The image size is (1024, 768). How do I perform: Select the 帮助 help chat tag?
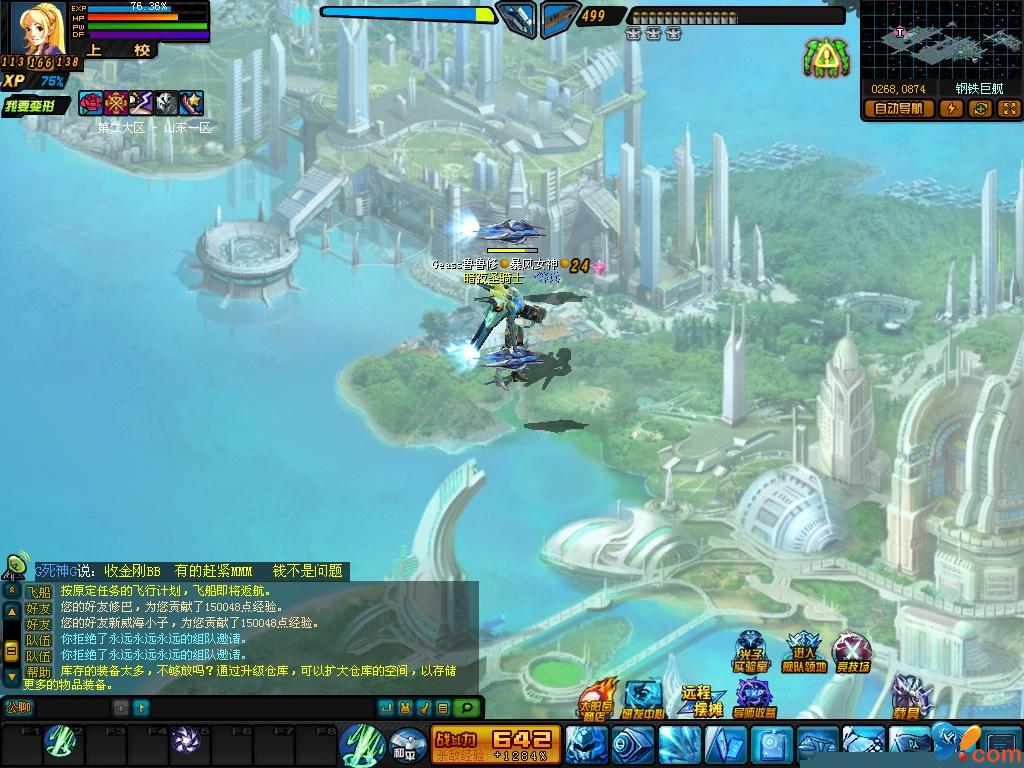pyautogui.click(x=38, y=672)
